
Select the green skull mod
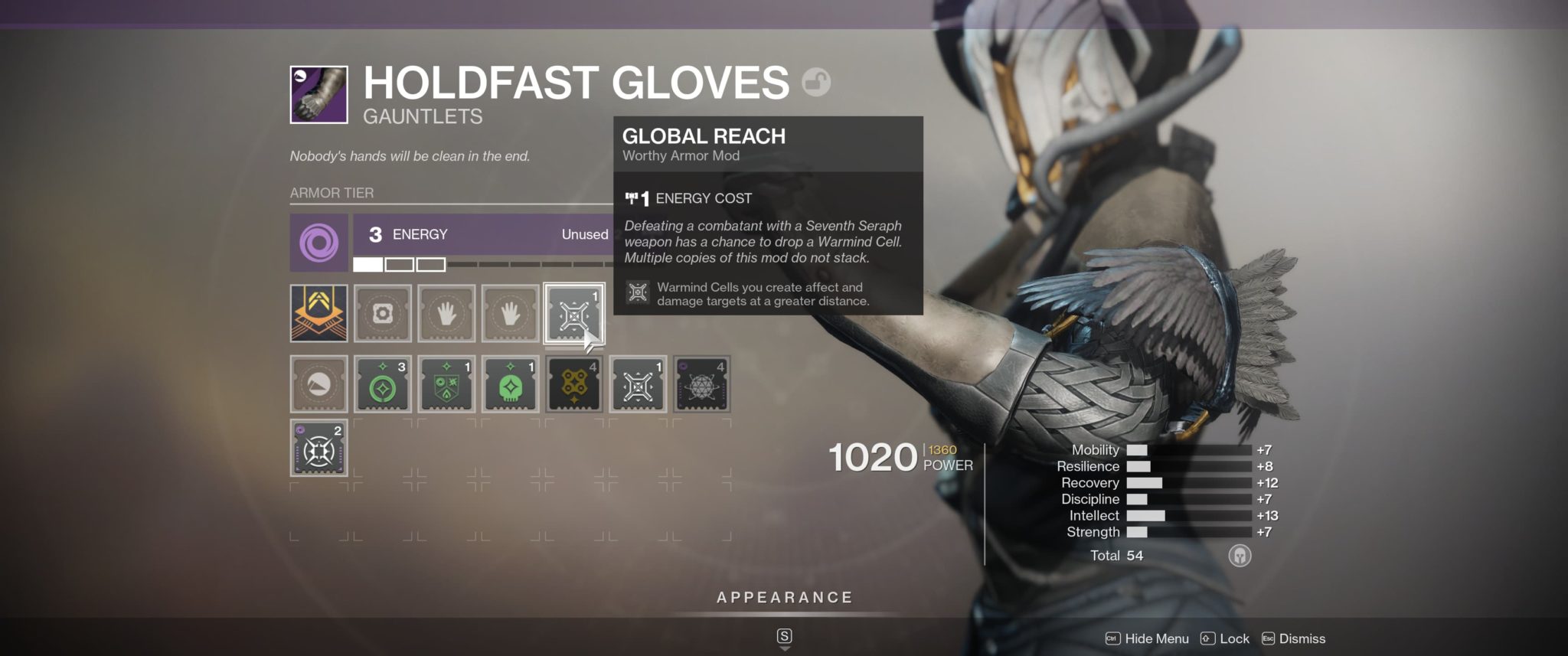[x=511, y=384]
